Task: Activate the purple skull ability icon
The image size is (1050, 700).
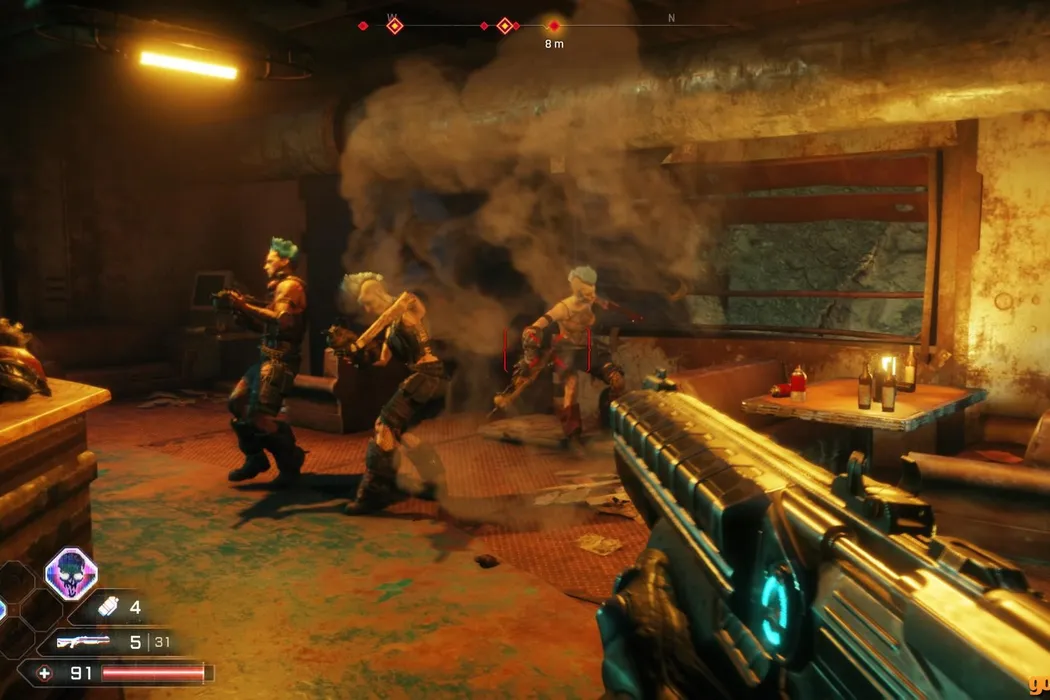Action: [71, 575]
